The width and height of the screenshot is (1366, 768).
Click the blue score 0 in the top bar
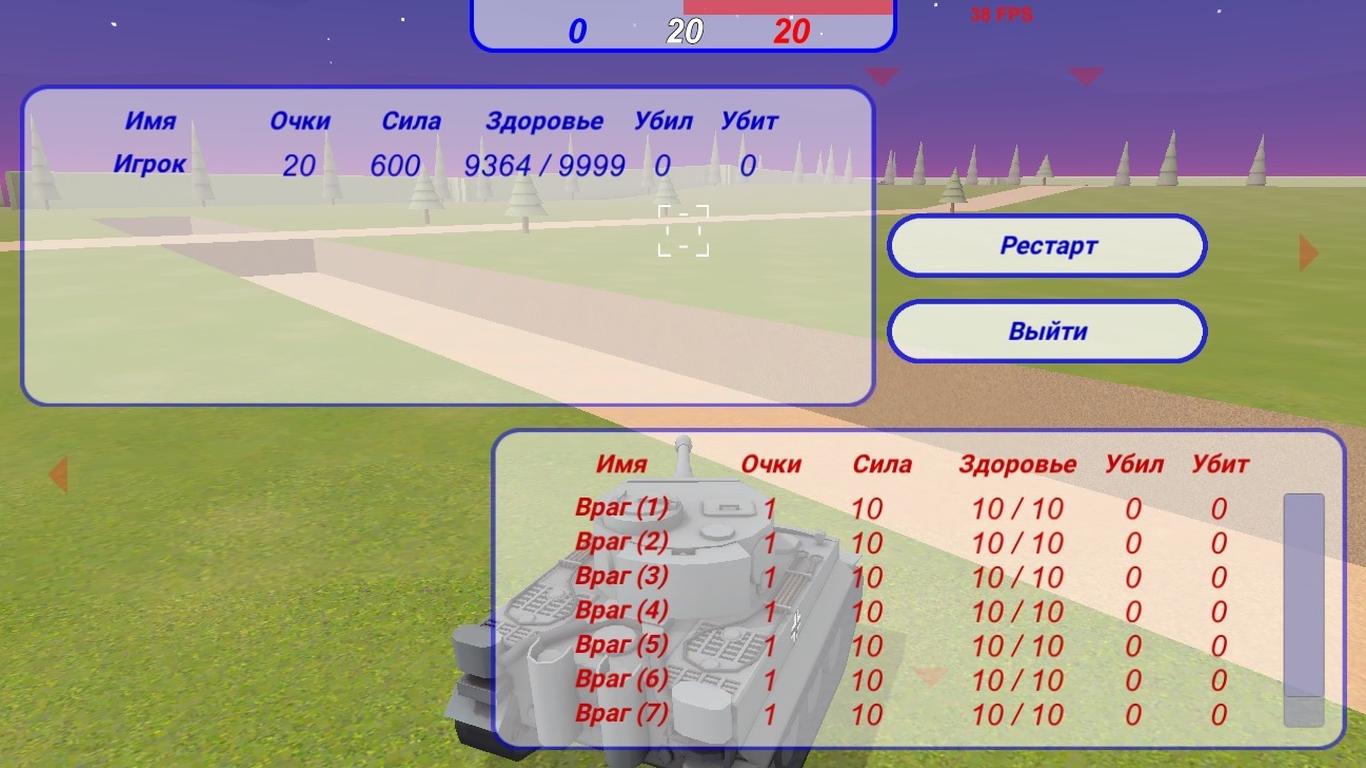577,31
